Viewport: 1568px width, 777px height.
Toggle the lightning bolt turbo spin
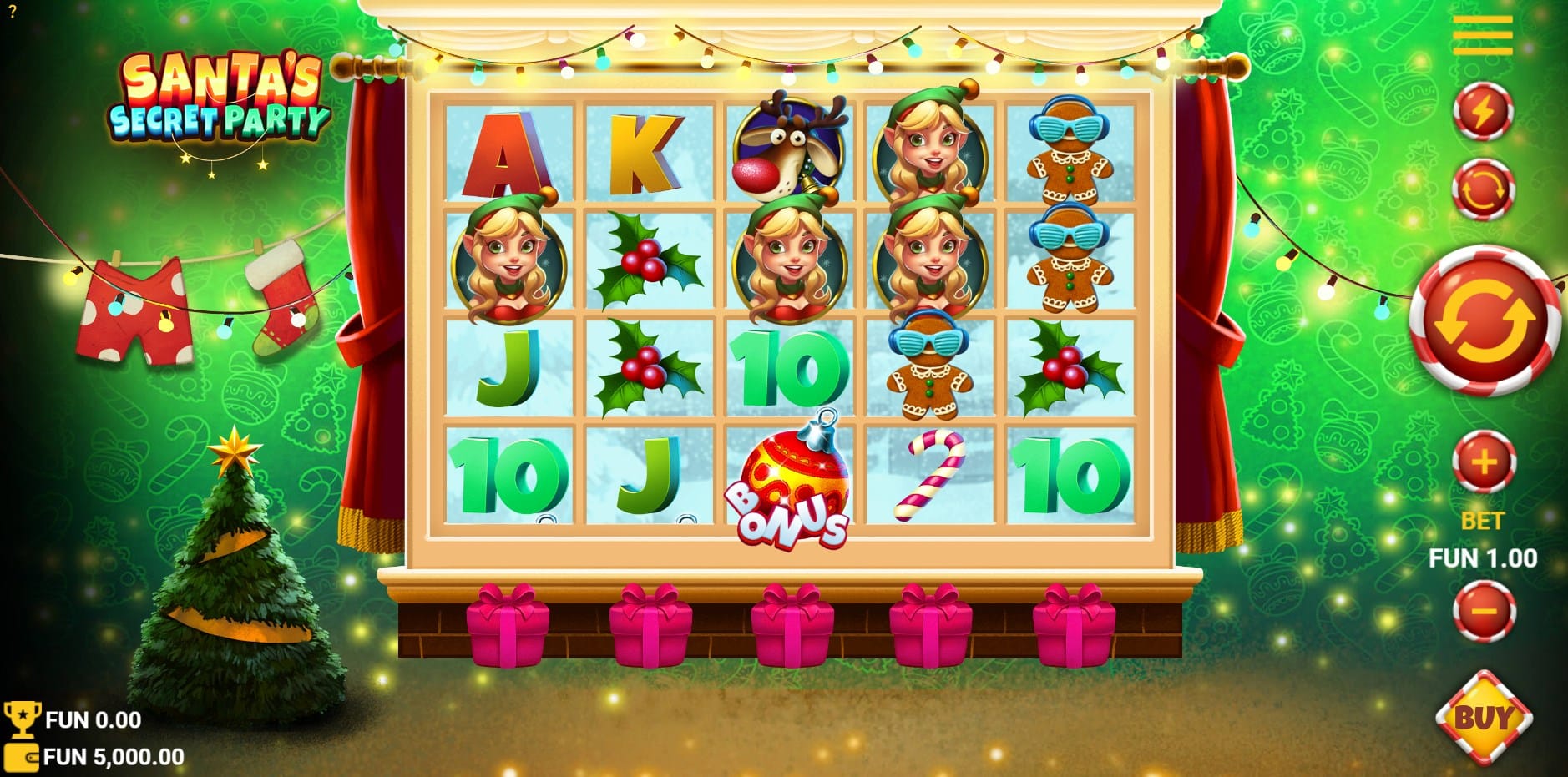(x=1483, y=111)
